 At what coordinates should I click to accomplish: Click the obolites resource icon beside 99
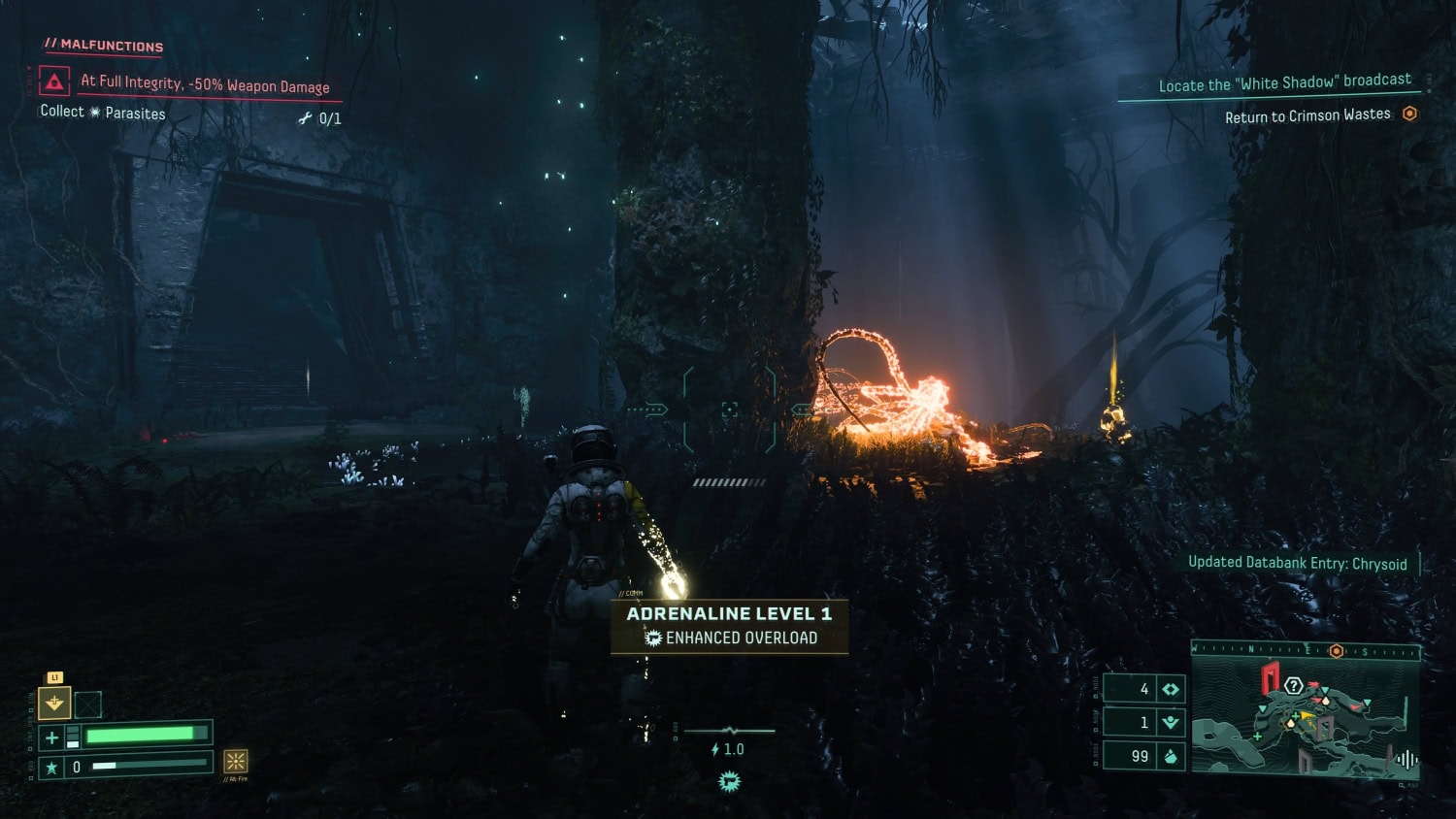(1171, 756)
